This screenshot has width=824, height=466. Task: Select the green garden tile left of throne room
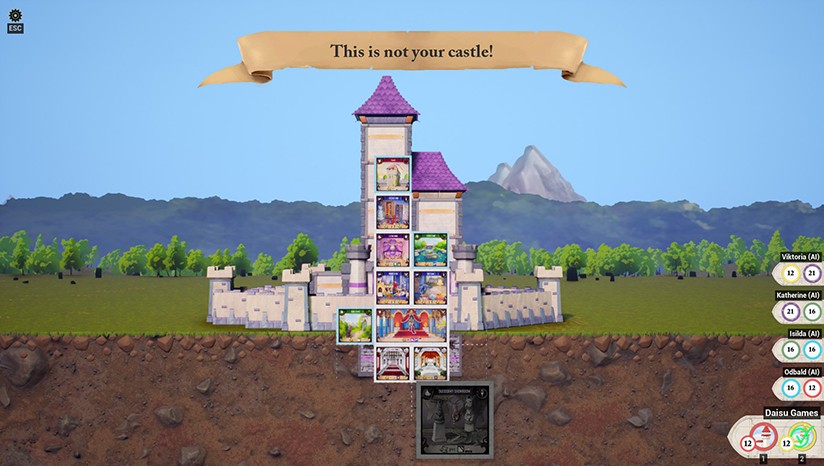click(355, 326)
